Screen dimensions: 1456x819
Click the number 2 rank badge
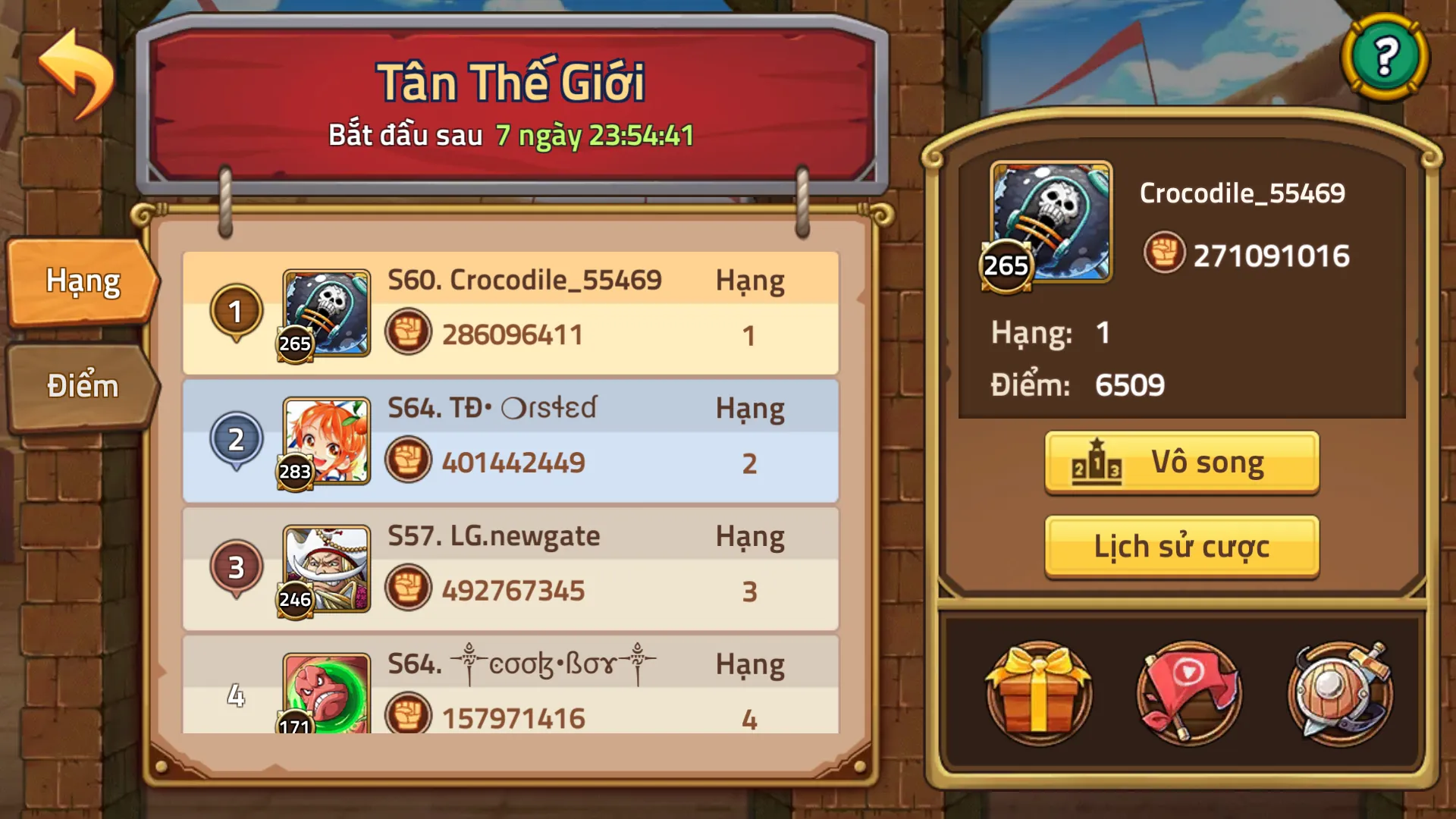click(x=237, y=438)
